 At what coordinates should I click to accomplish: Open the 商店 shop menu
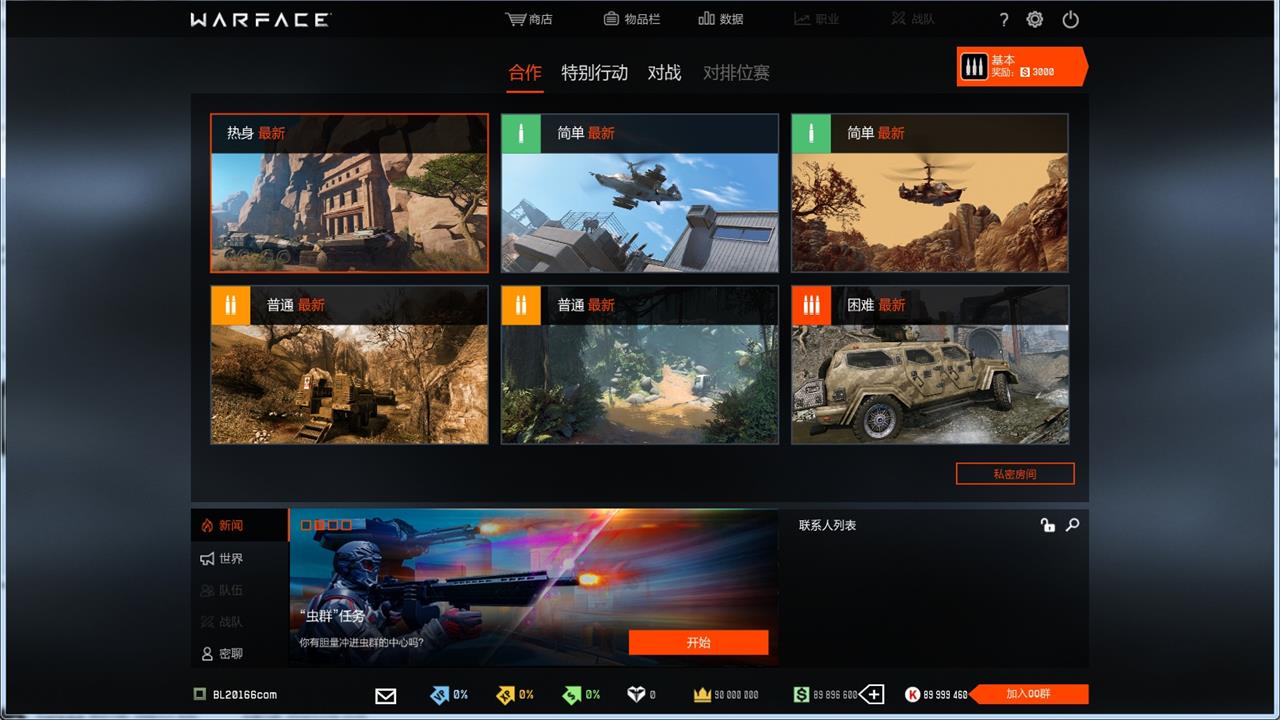[529, 19]
